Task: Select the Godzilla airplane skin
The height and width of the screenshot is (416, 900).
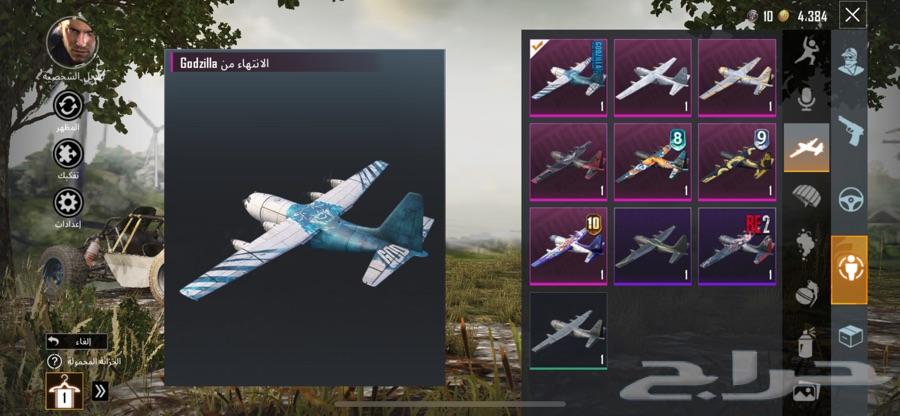Action: 568,77
